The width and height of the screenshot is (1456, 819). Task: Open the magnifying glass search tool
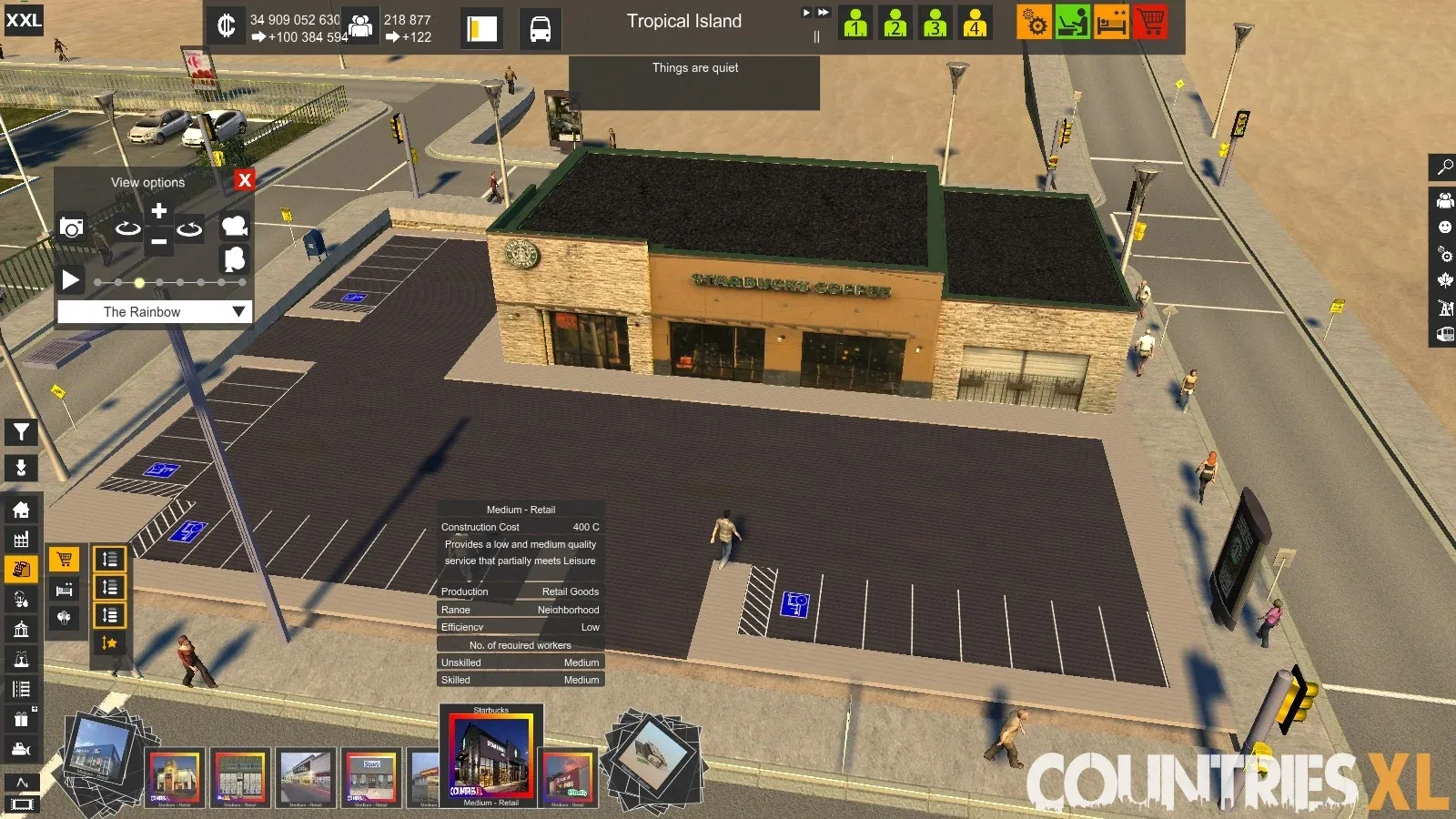(1444, 167)
